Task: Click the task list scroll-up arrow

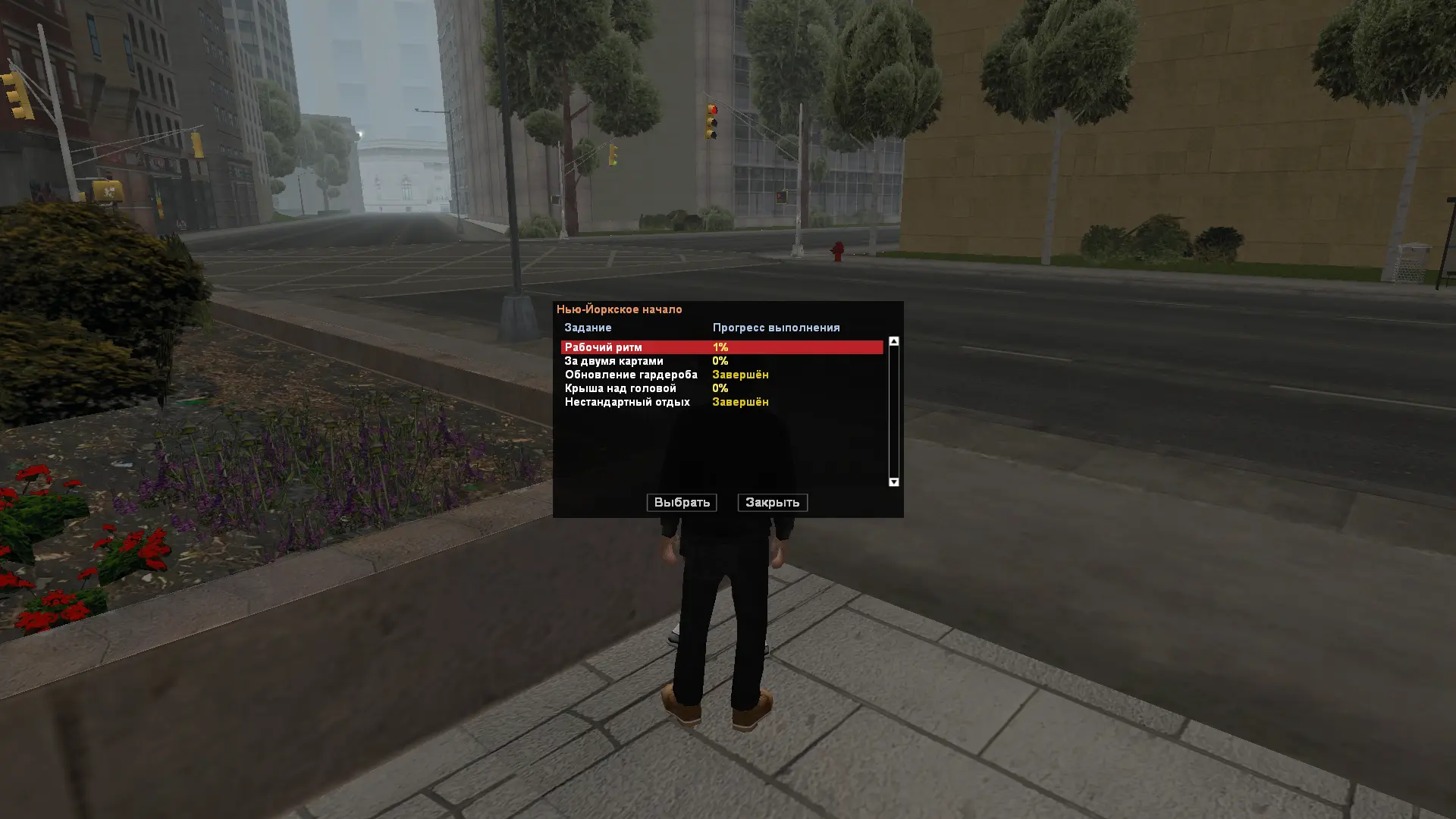Action: pos(893,342)
